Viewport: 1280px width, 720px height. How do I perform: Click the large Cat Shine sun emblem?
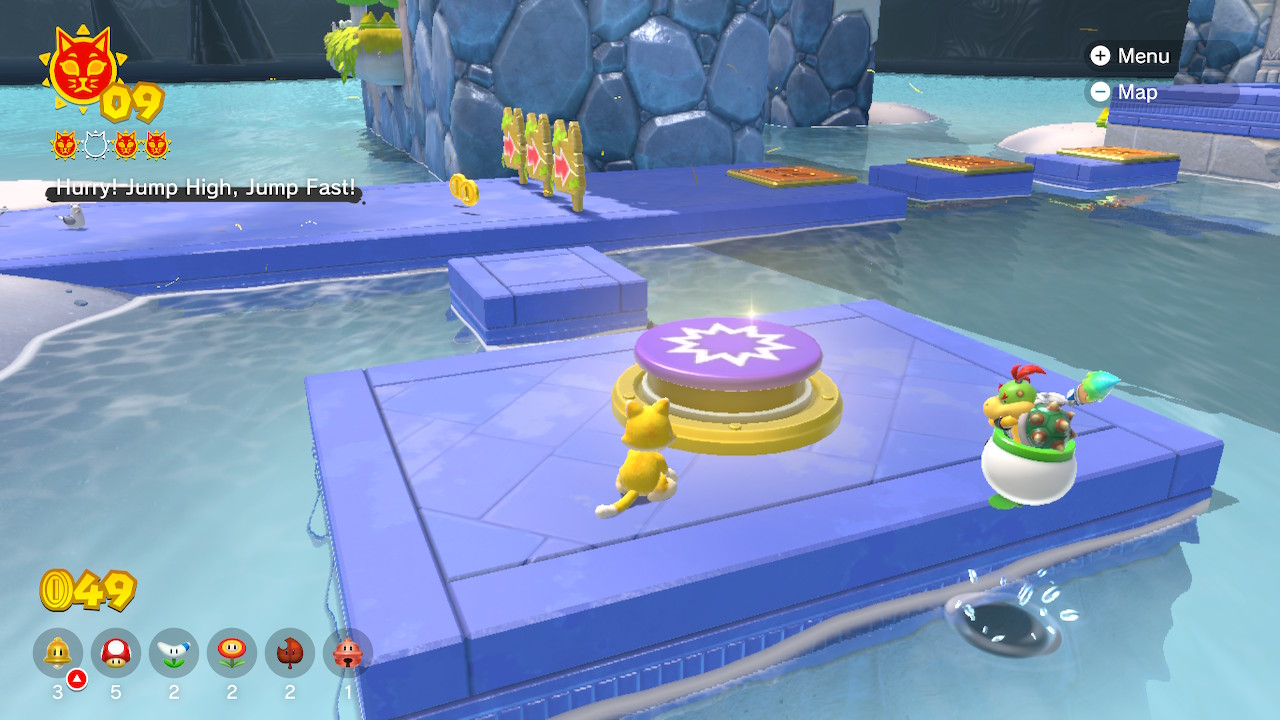[x=82, y=68]
